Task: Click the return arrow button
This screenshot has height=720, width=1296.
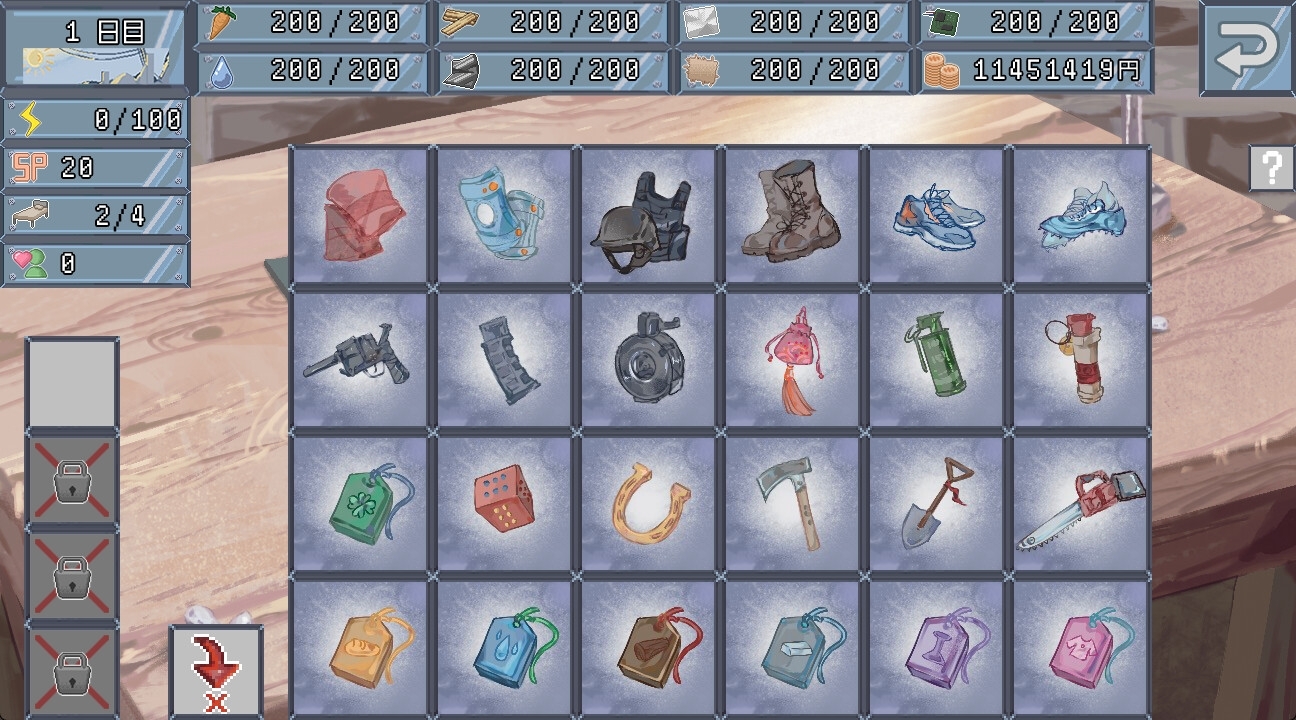Action: coord(1246,49)
